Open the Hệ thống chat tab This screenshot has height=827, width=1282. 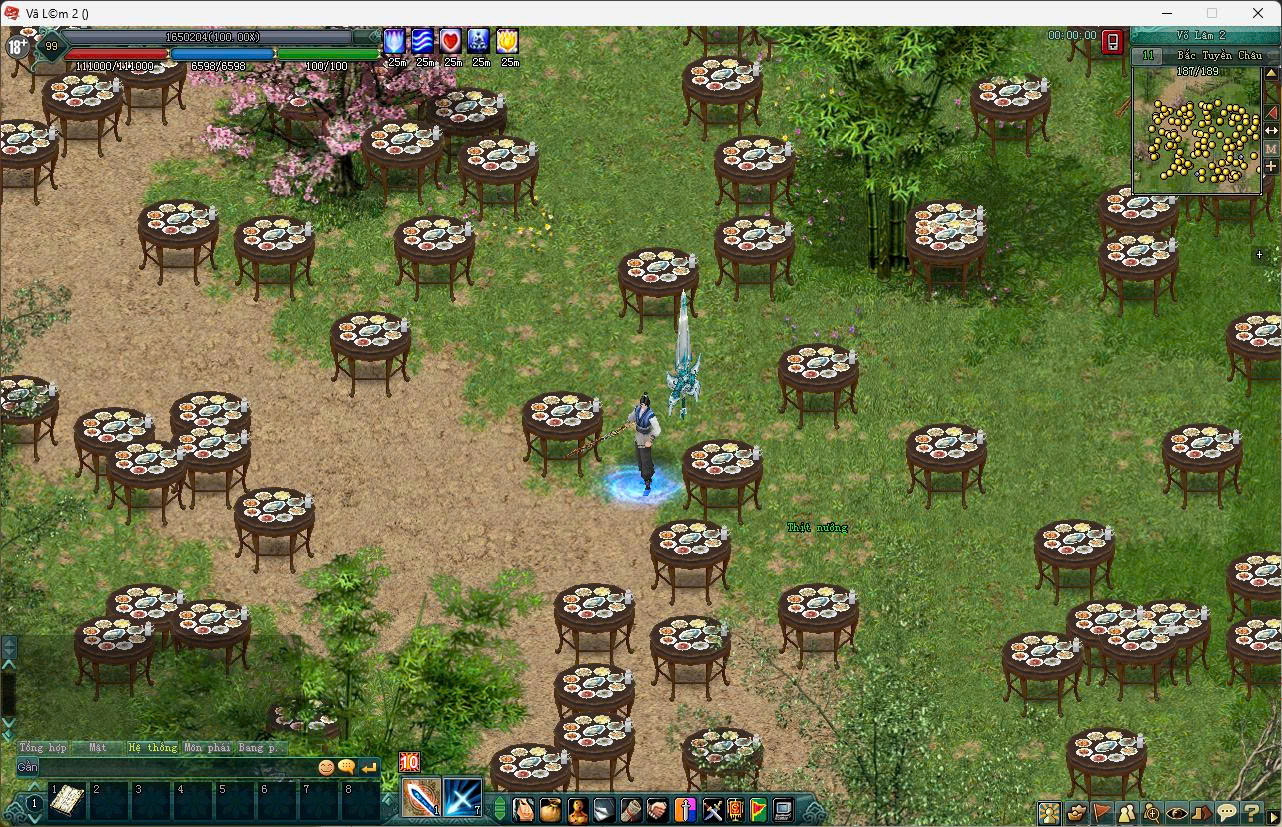[x=152, y=747]
